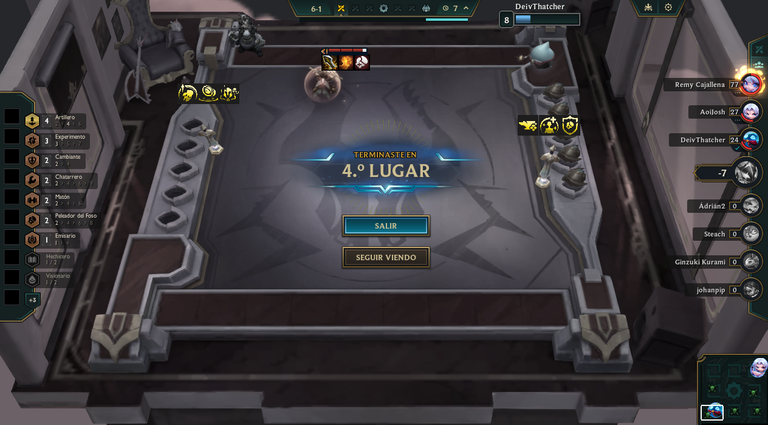Select AoiJosh in the player list
Screen dimensions: 768x425
coord(720,112)
